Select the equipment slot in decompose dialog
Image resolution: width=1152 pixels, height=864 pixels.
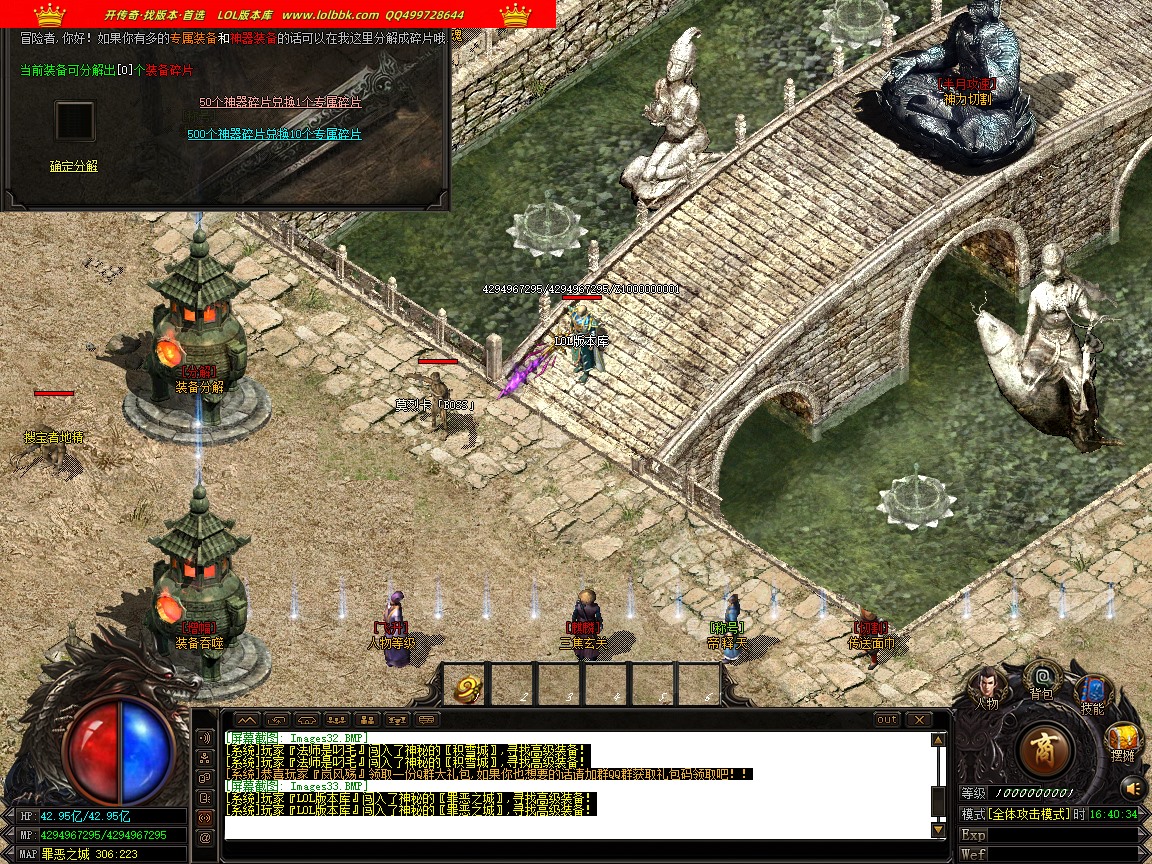[x=75, y=121]
